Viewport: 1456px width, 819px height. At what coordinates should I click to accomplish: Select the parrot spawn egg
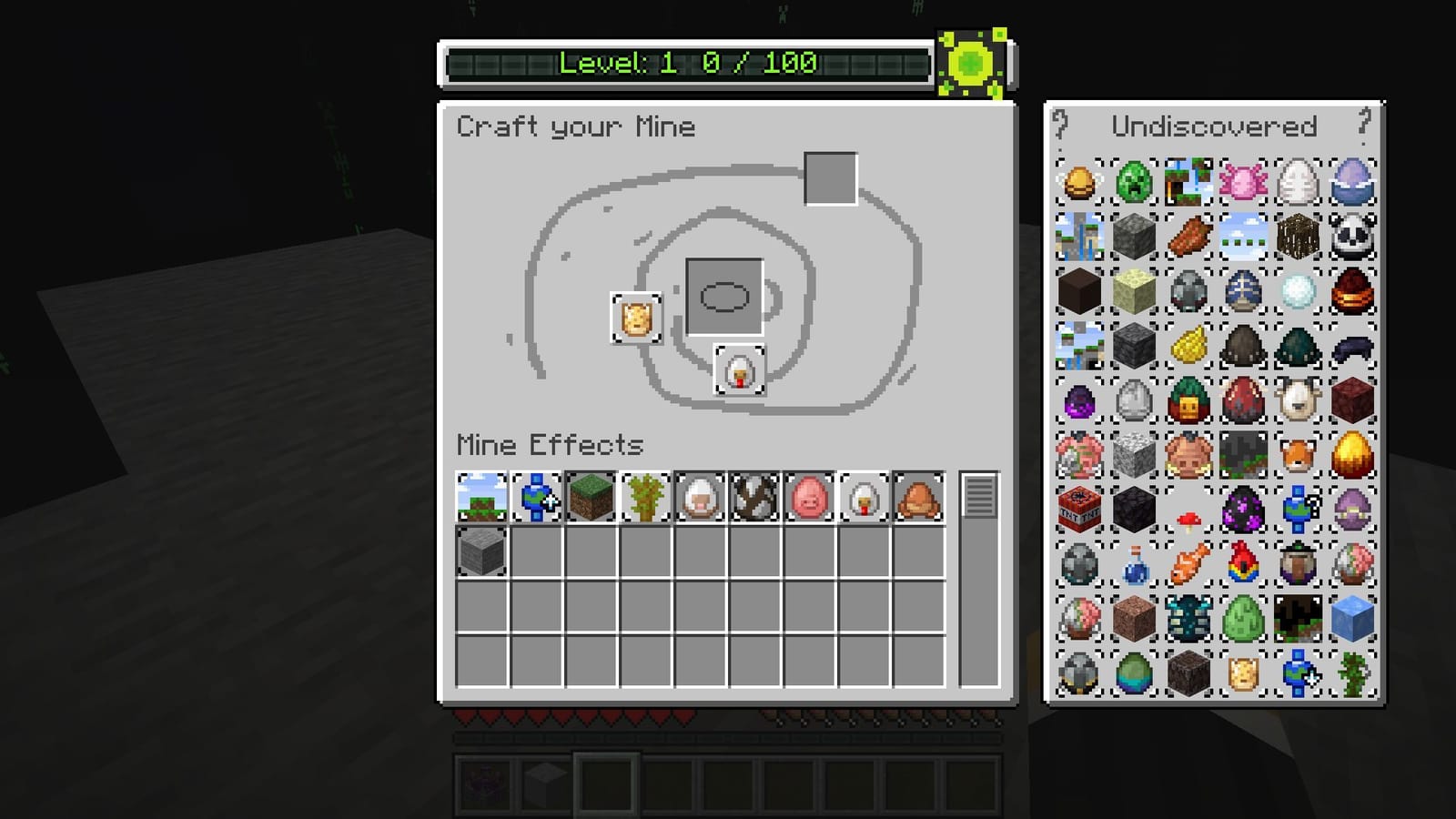1243,563
